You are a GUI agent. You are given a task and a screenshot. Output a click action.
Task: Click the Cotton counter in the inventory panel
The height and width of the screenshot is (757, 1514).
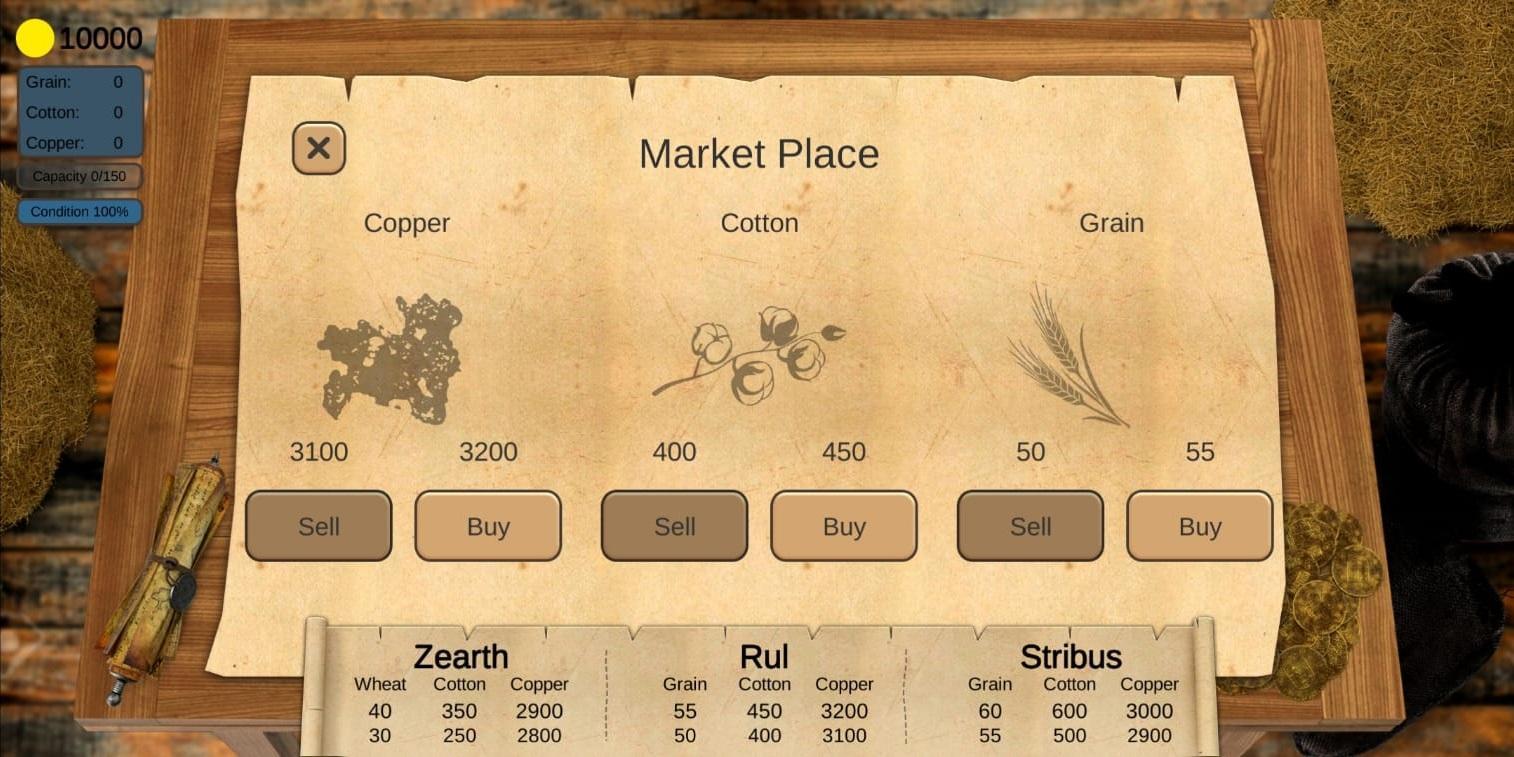click(x=79, y=112)
